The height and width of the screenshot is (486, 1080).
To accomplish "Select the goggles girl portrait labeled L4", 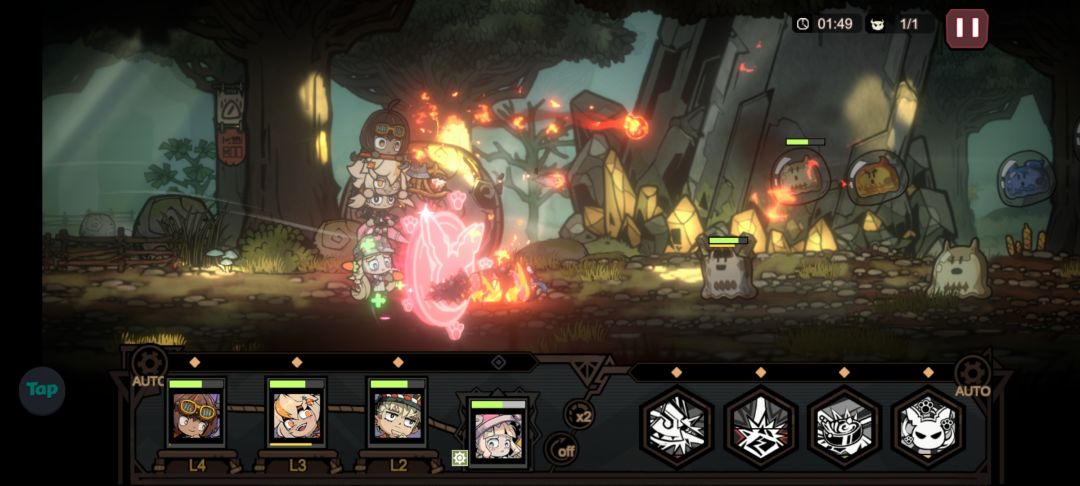I will coord(196,414).
